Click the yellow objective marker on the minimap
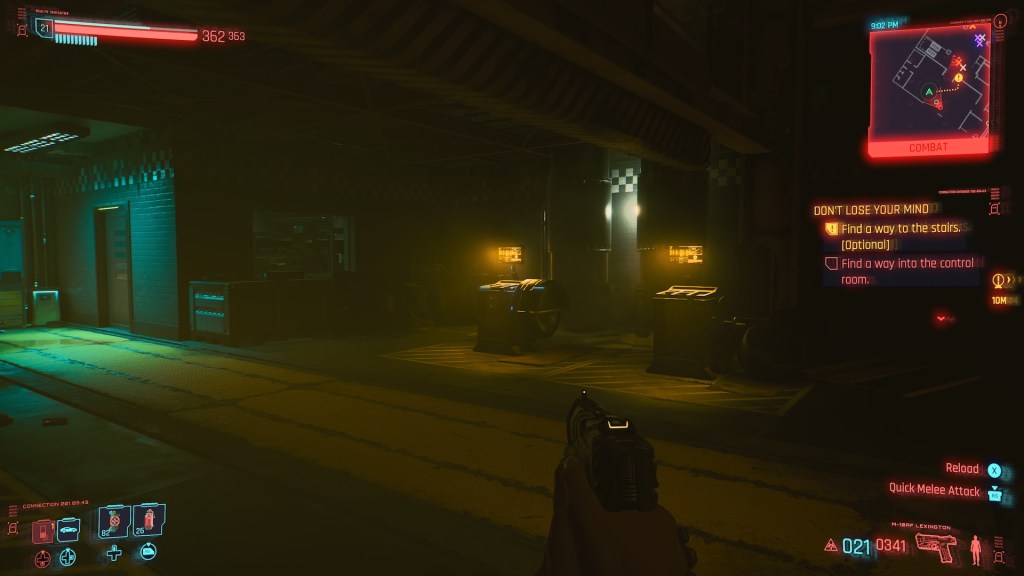Viewport: 1024px width, 576px height. (x=958, y=77)
